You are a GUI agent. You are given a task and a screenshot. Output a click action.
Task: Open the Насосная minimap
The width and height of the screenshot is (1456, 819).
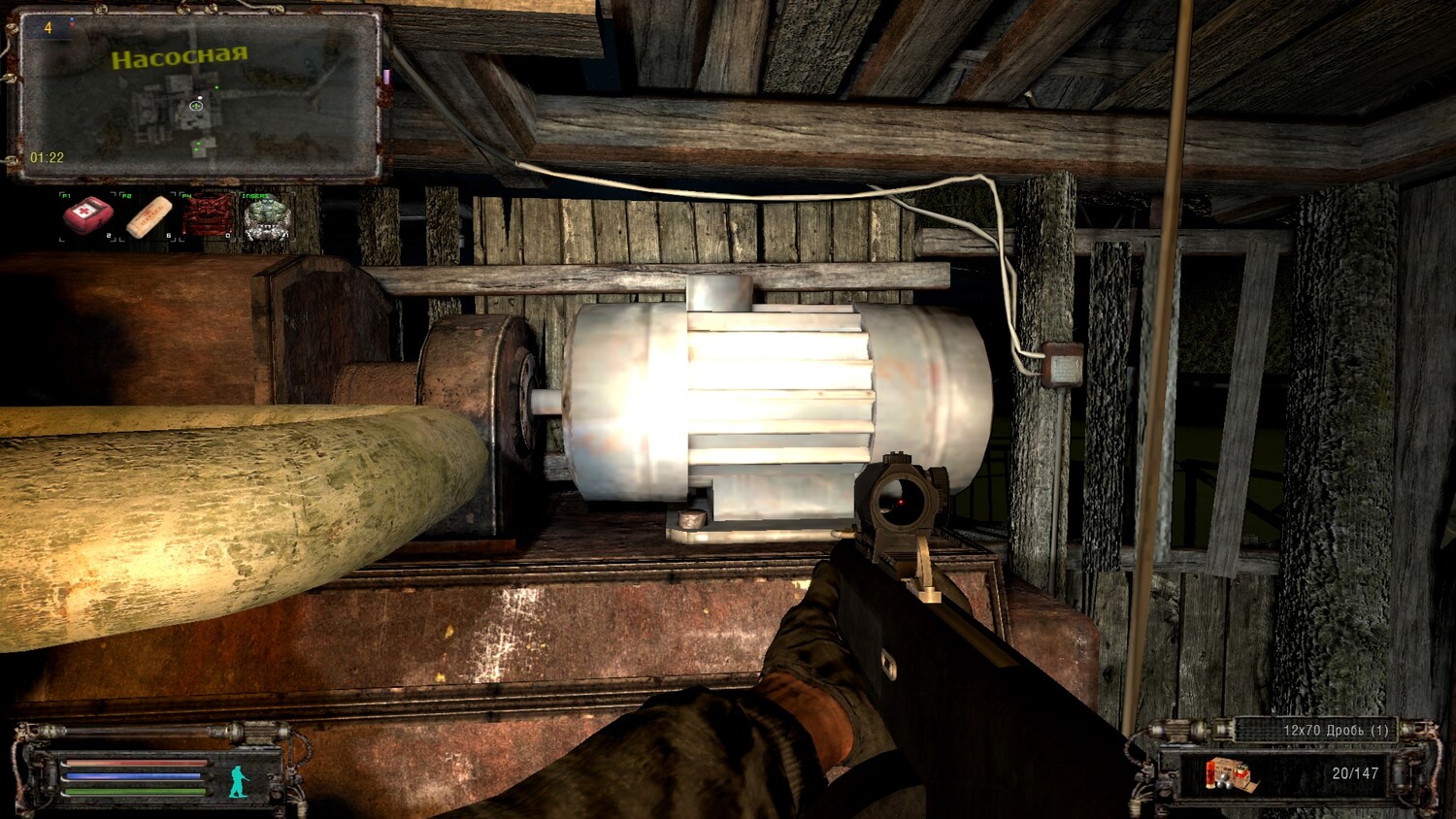pos(199,95)
